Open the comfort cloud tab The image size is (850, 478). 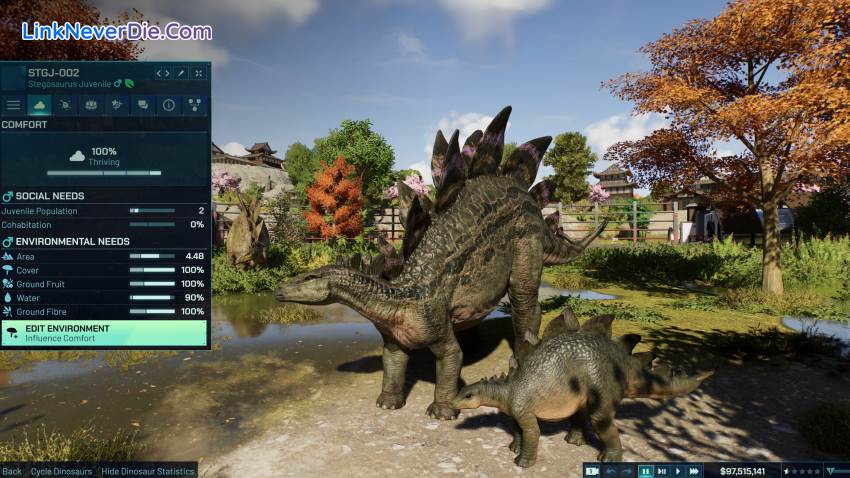pos(40,104)
